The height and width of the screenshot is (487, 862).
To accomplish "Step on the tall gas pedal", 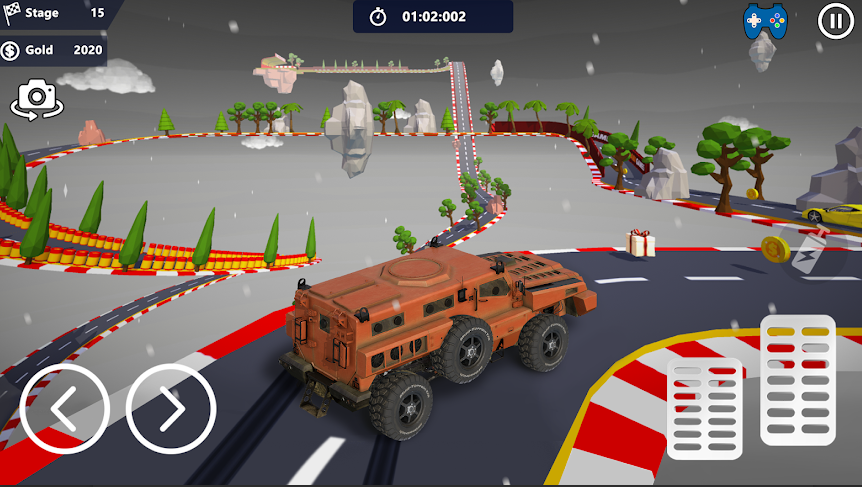I will 797,380.
